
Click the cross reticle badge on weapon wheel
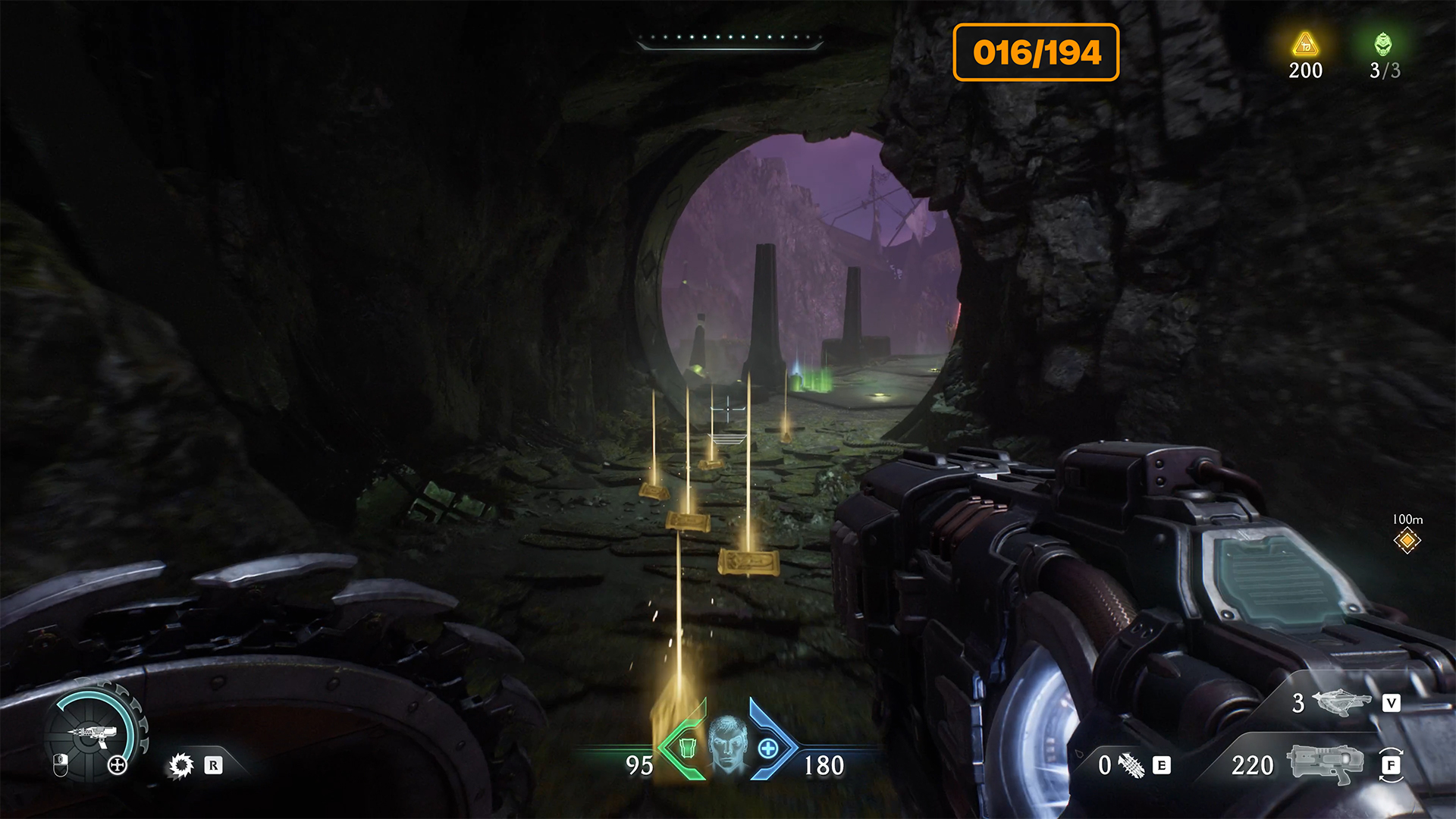pyautogui.click(x=118, y=764)
